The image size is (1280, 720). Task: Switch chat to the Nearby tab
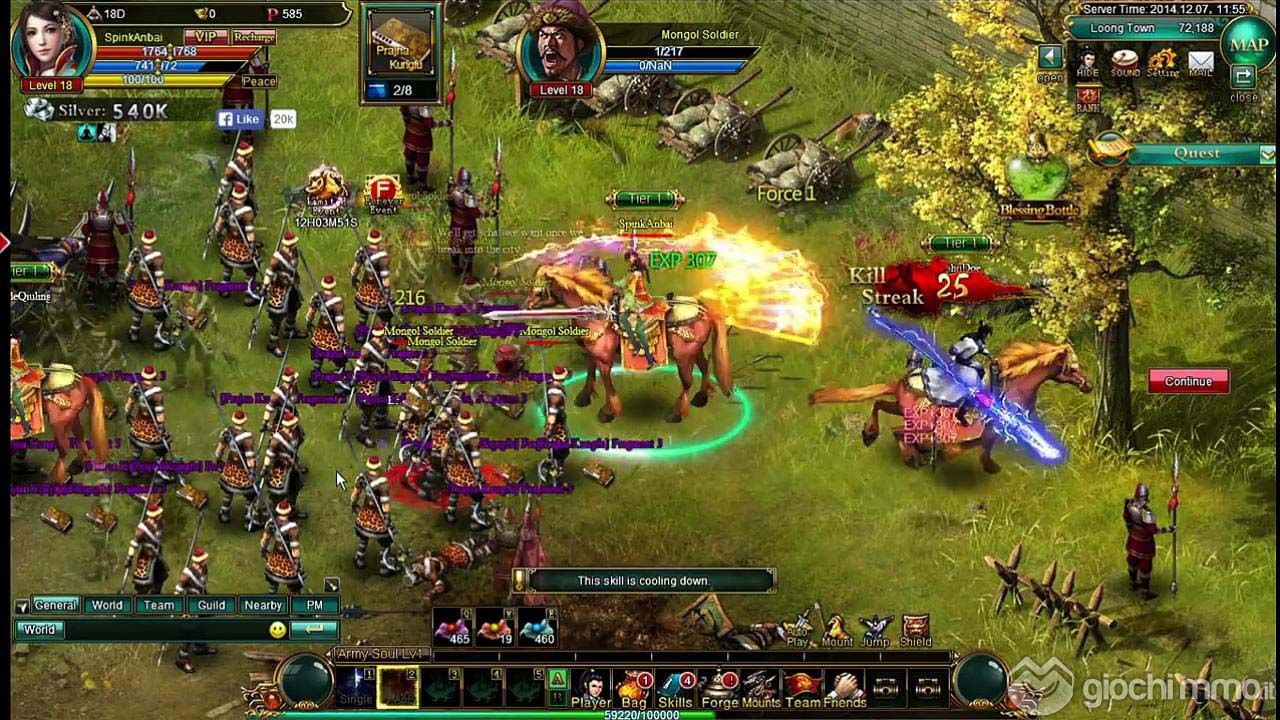click(x=263, y=605)
